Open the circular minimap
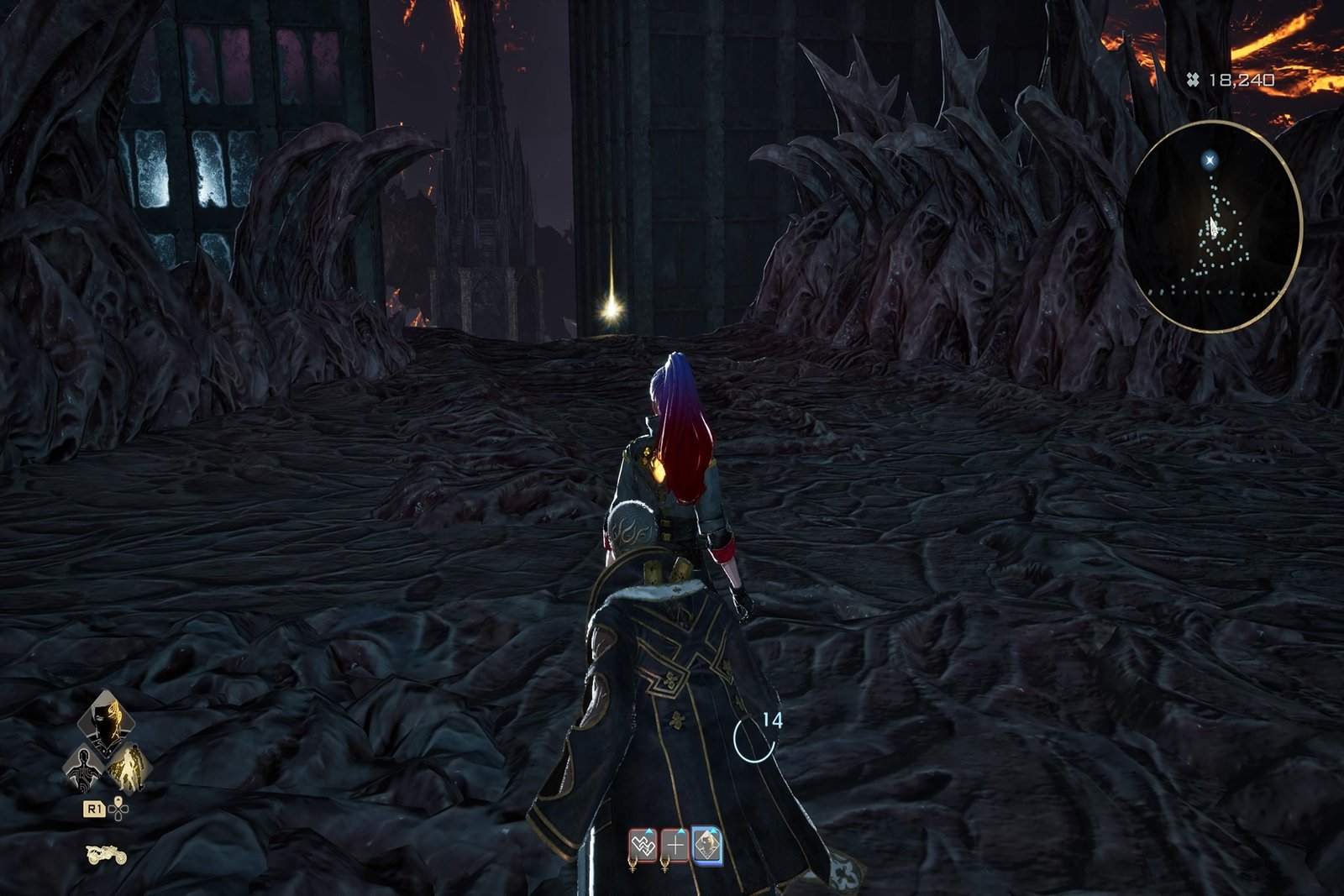Viewport: 1344px width, 896px height. click(x=1213, y=226)
